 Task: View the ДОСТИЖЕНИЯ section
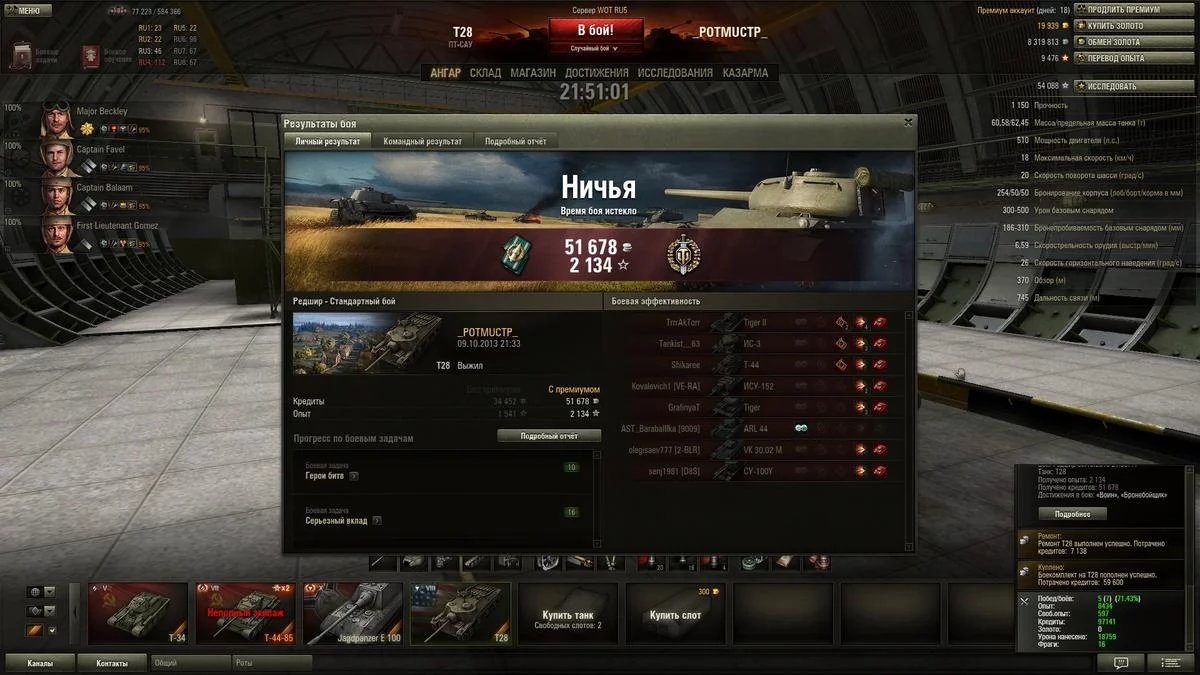(x=596, y=73)
